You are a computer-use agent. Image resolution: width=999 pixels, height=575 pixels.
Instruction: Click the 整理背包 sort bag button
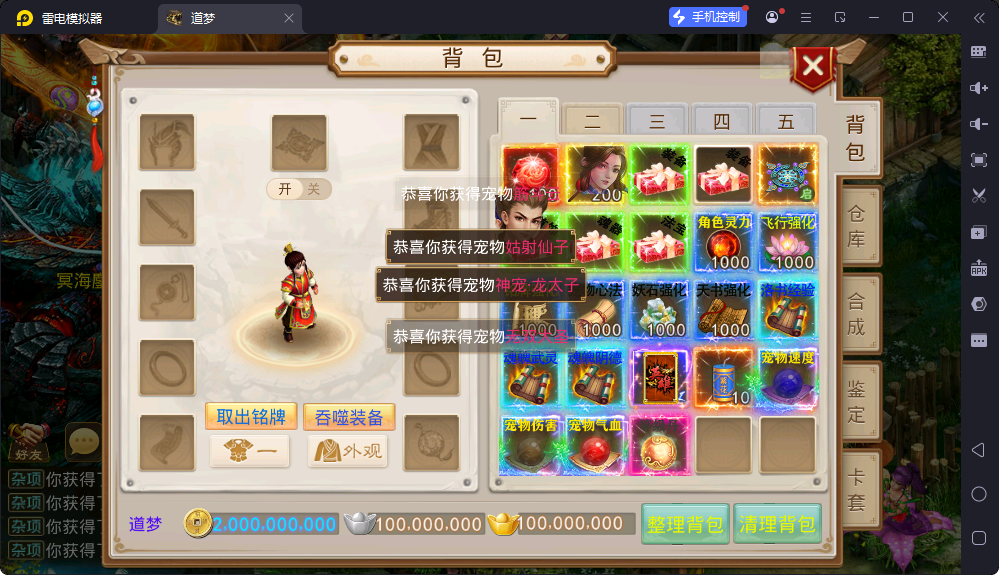[x=685, y=524]
